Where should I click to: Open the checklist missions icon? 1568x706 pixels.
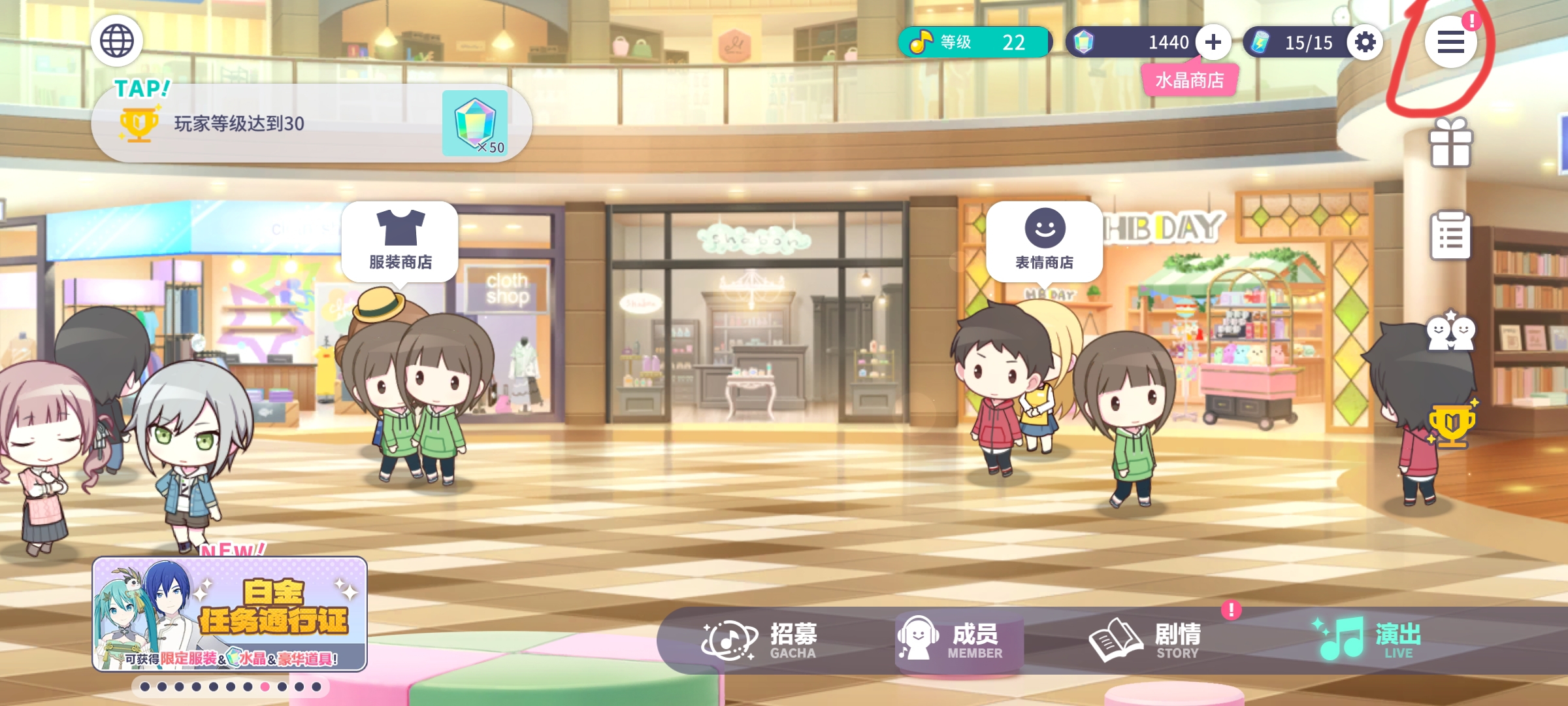(x=1450, y=235)
